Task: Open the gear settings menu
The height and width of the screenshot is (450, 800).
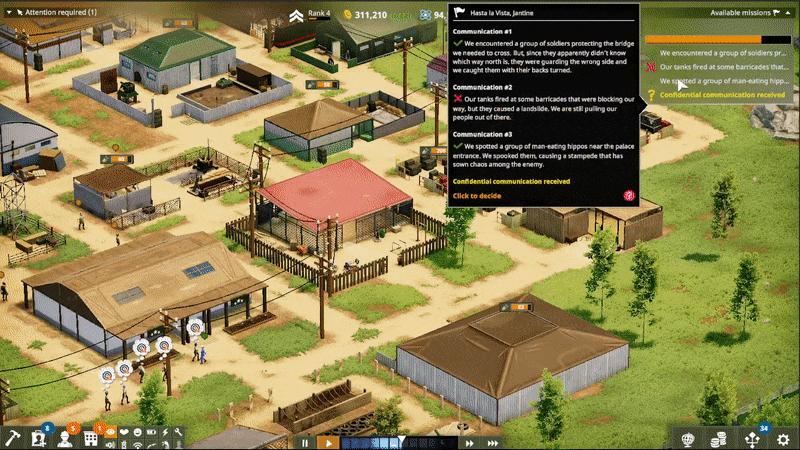Action: pos(784,439)
